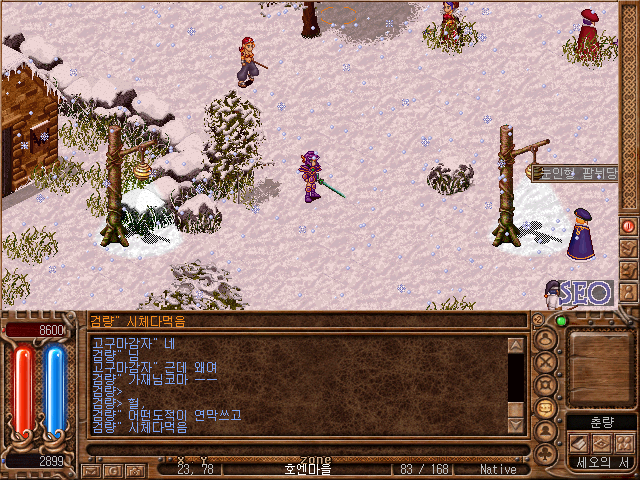Select the crossed swords round button
Image resolution: width=640 pixels, height=480 pixels.
pyautogui.click(x=546, y=362)
